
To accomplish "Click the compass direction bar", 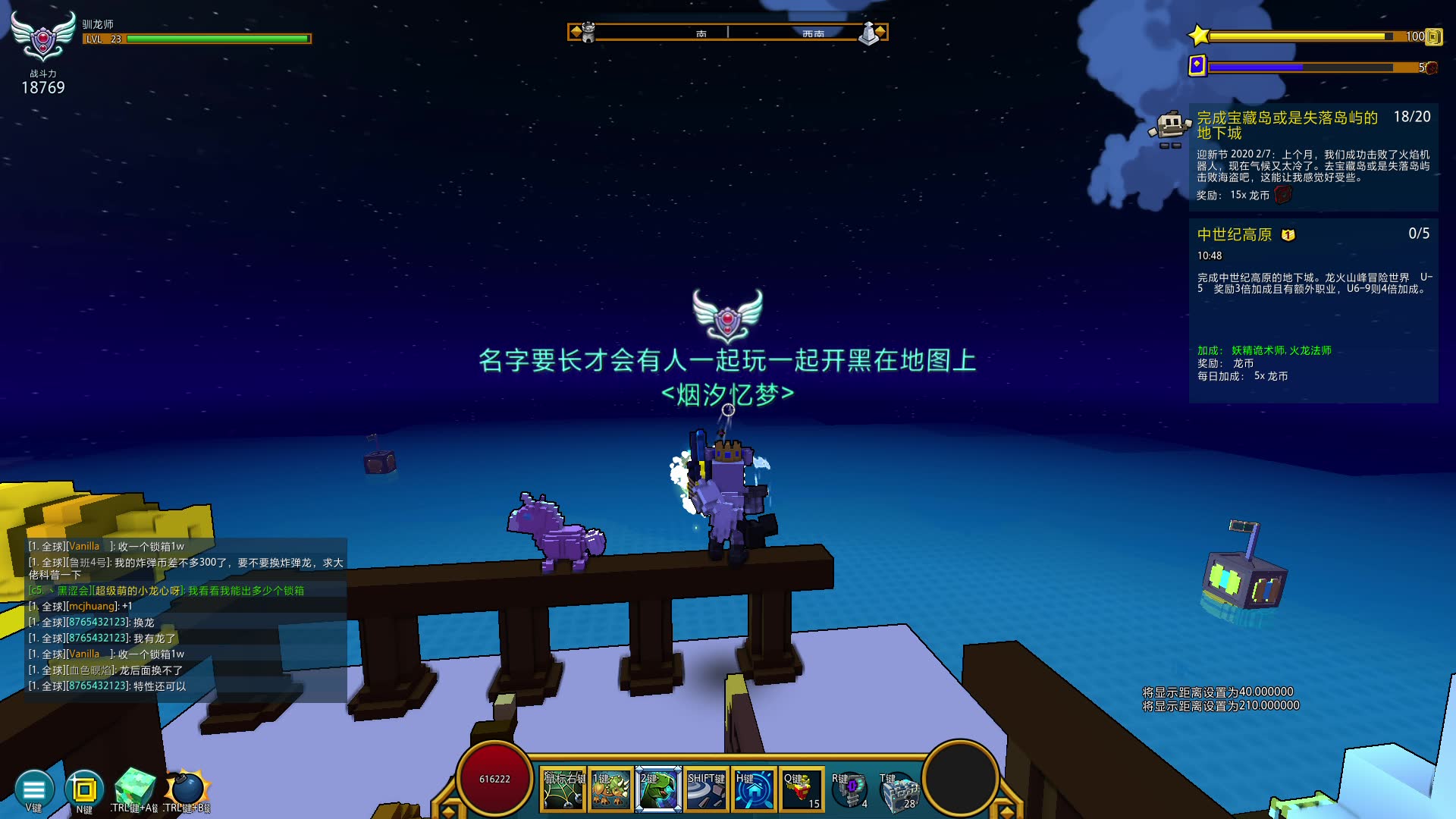I will (727, 33).
